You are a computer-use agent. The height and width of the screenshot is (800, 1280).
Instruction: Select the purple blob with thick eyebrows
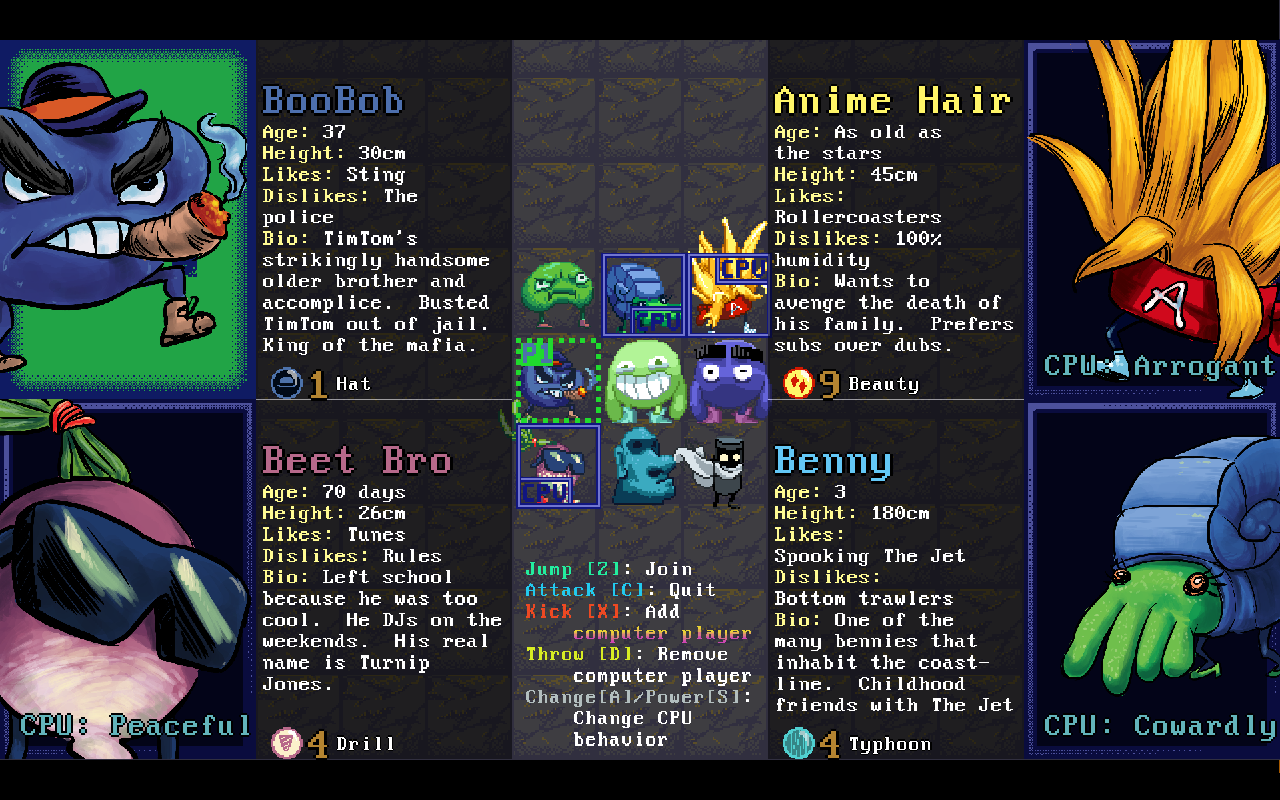pyautogui.click(x=728, y=380)
